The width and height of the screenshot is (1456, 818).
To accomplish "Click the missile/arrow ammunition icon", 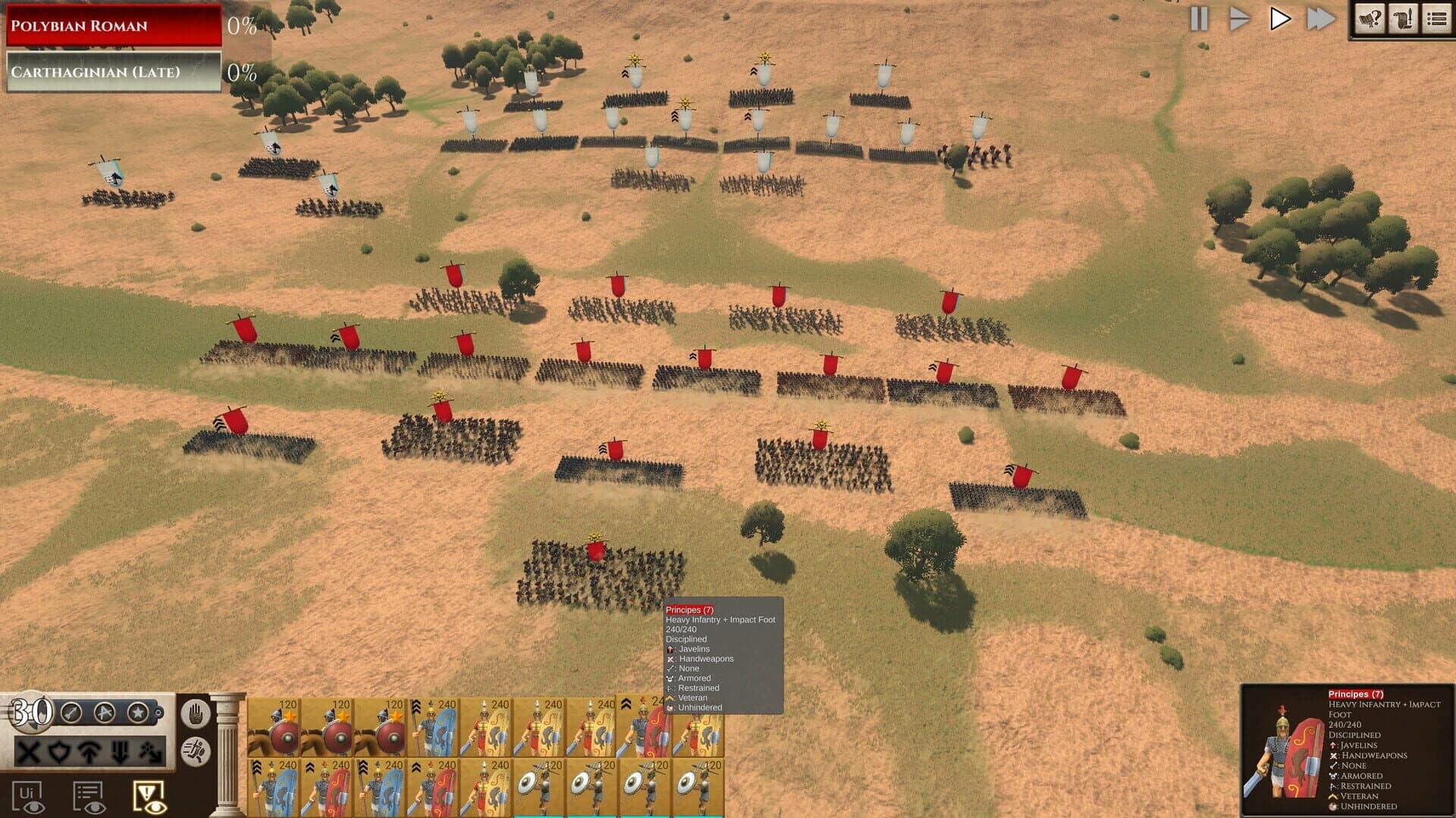I will 71,713.
